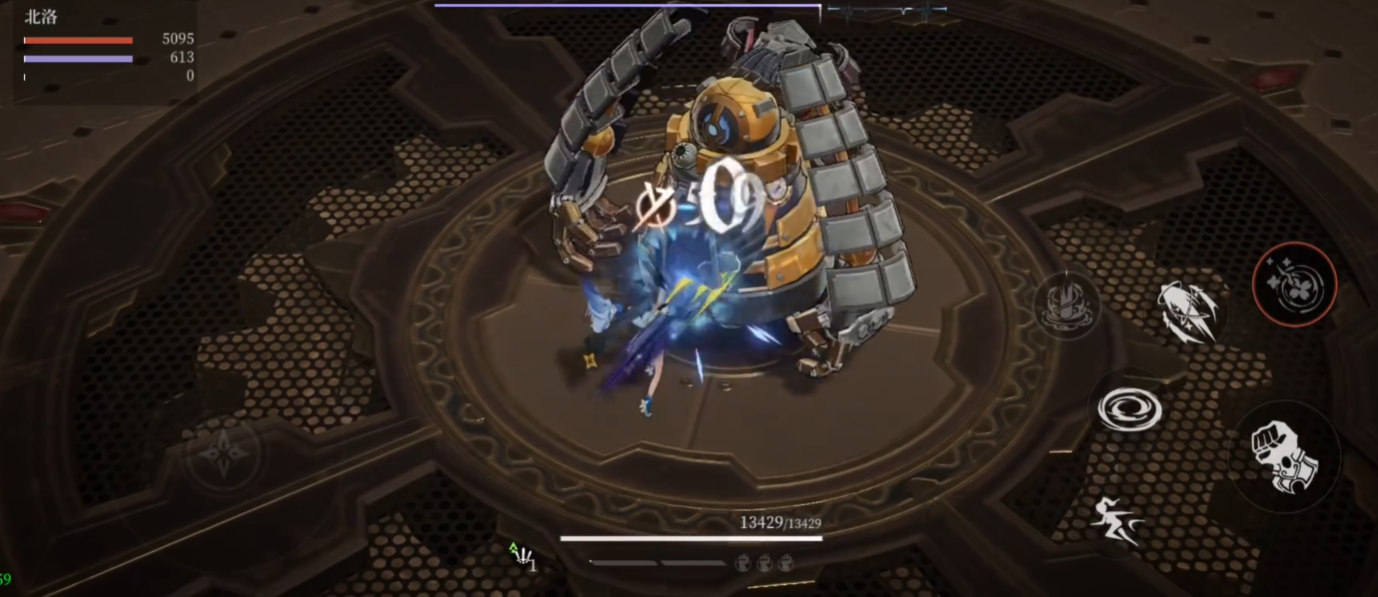Activate the red-ringed clover ultimate skill
The height and width of the screenshot is (597, 1378).
[1294, 284]
